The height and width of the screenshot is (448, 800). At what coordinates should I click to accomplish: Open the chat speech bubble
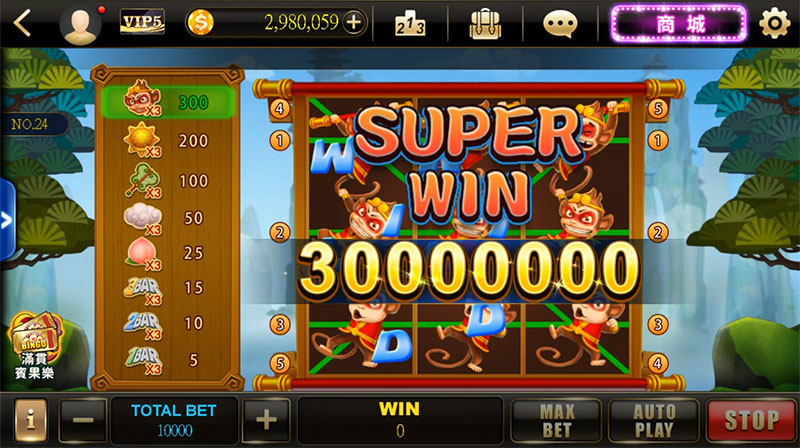561,23
